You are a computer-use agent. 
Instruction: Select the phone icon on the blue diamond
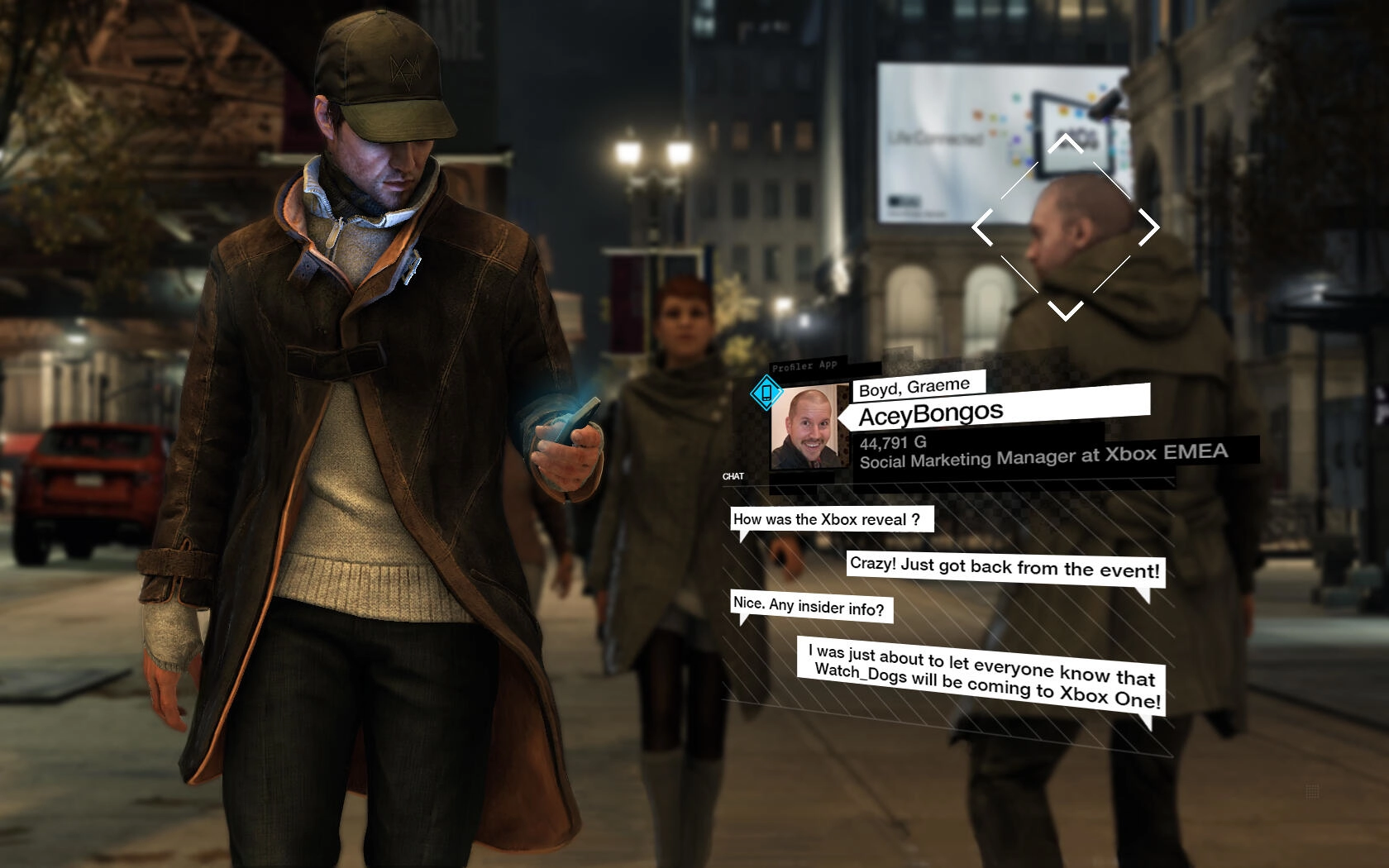tap(766, 393)
